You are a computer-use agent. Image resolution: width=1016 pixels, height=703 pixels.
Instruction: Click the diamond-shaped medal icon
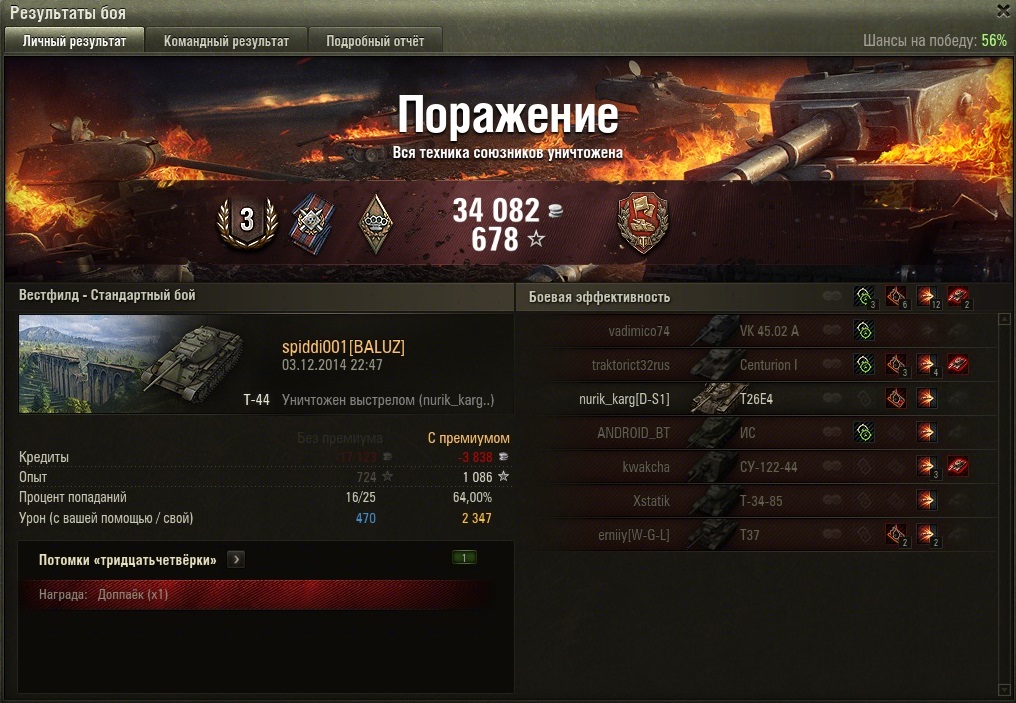coord(376,222)
